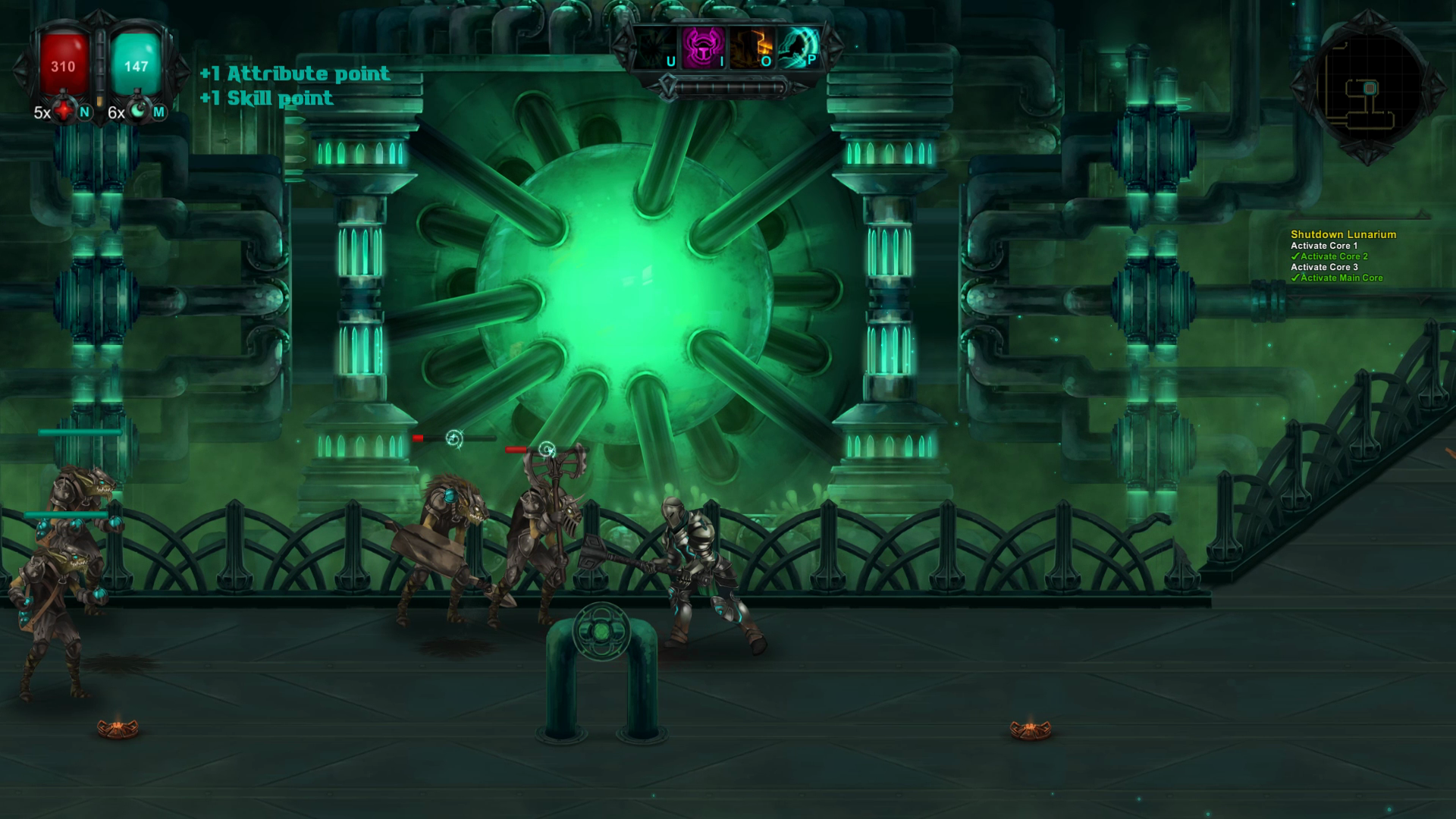
Task: Select the unchecked Activate Core 3 objective
Action: coord(1326,268)
